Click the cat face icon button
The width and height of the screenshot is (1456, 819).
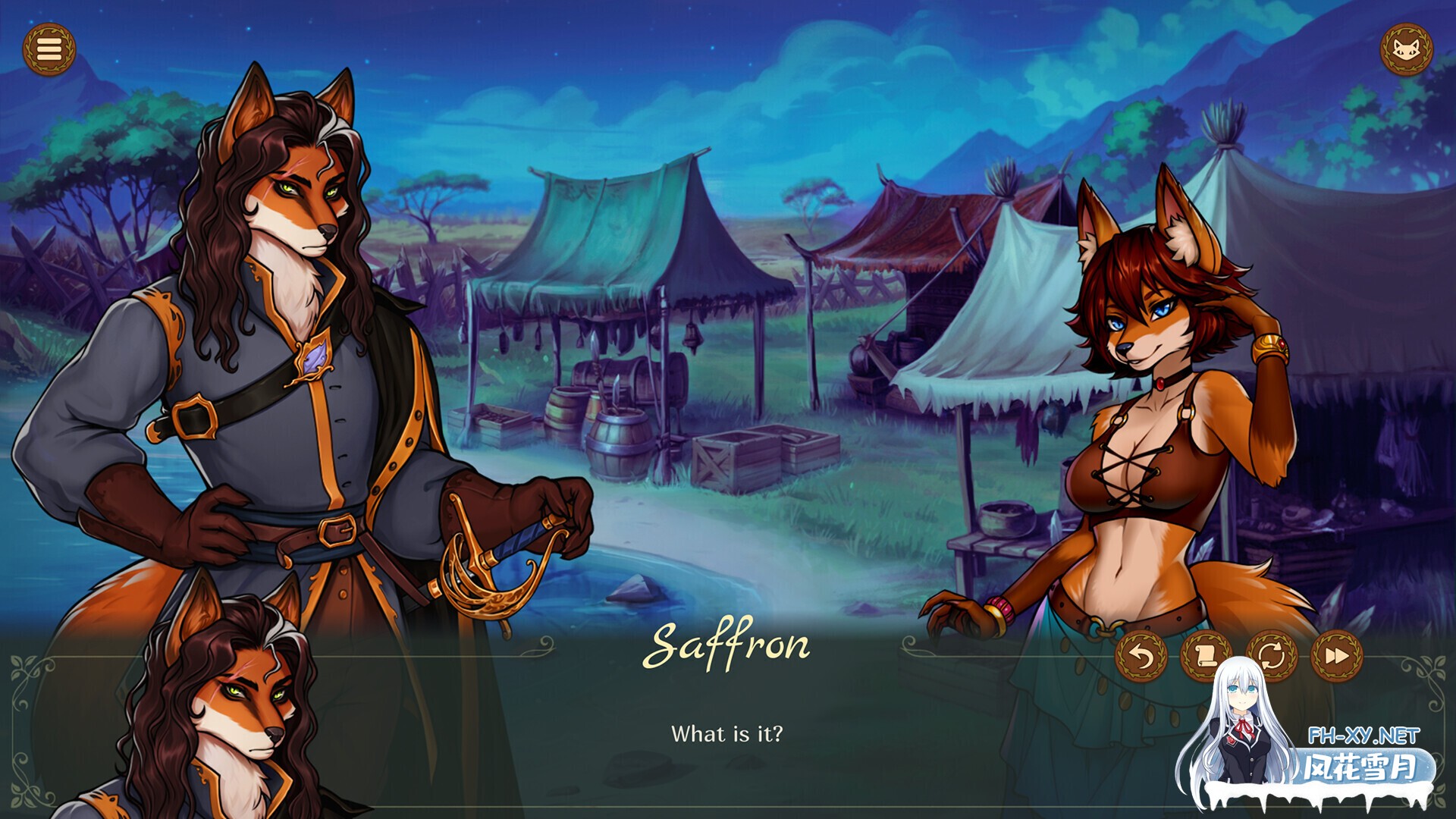1406,50
